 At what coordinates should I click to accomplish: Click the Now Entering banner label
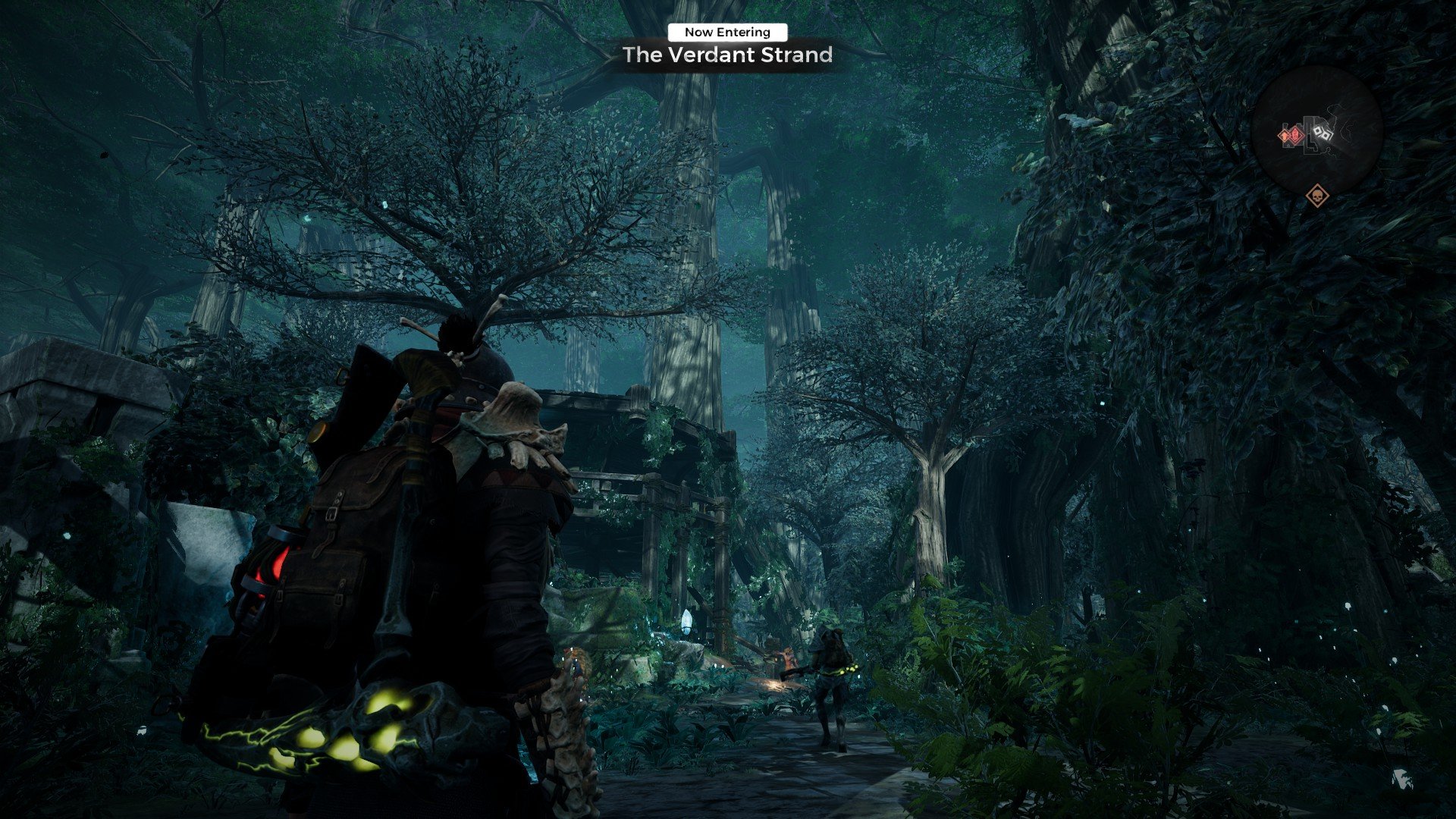point(726,32)
